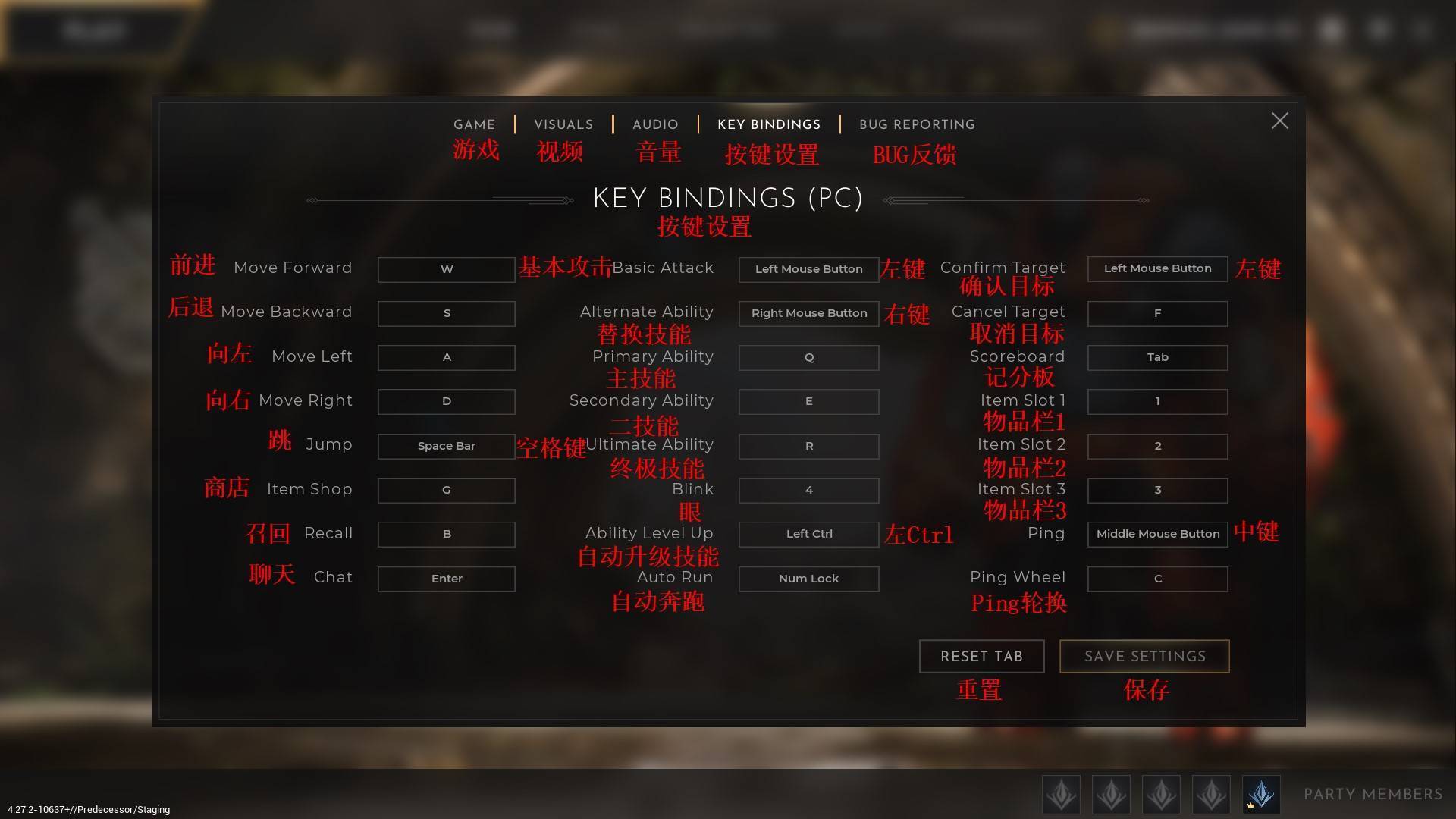Open the BUG REPORTING tab

[x=917, y=124]
